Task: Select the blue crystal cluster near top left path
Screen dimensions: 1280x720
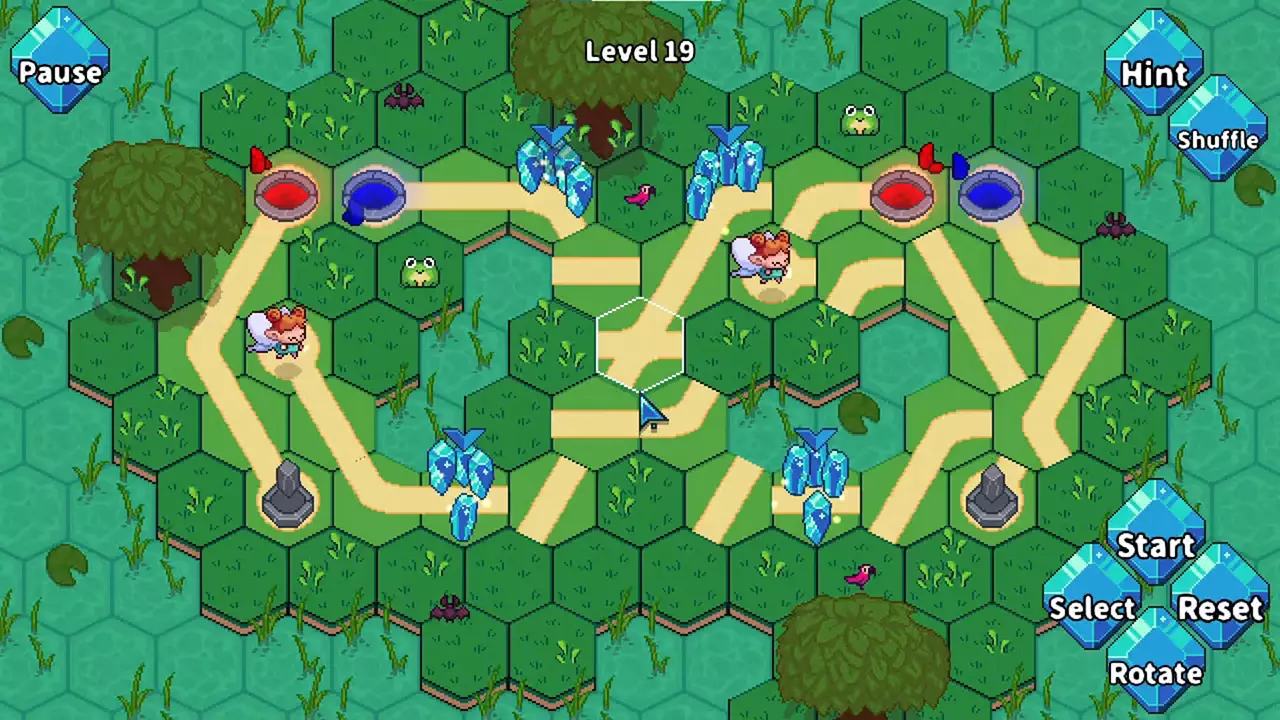Action: pyautogui.click(x=552, y=165)
